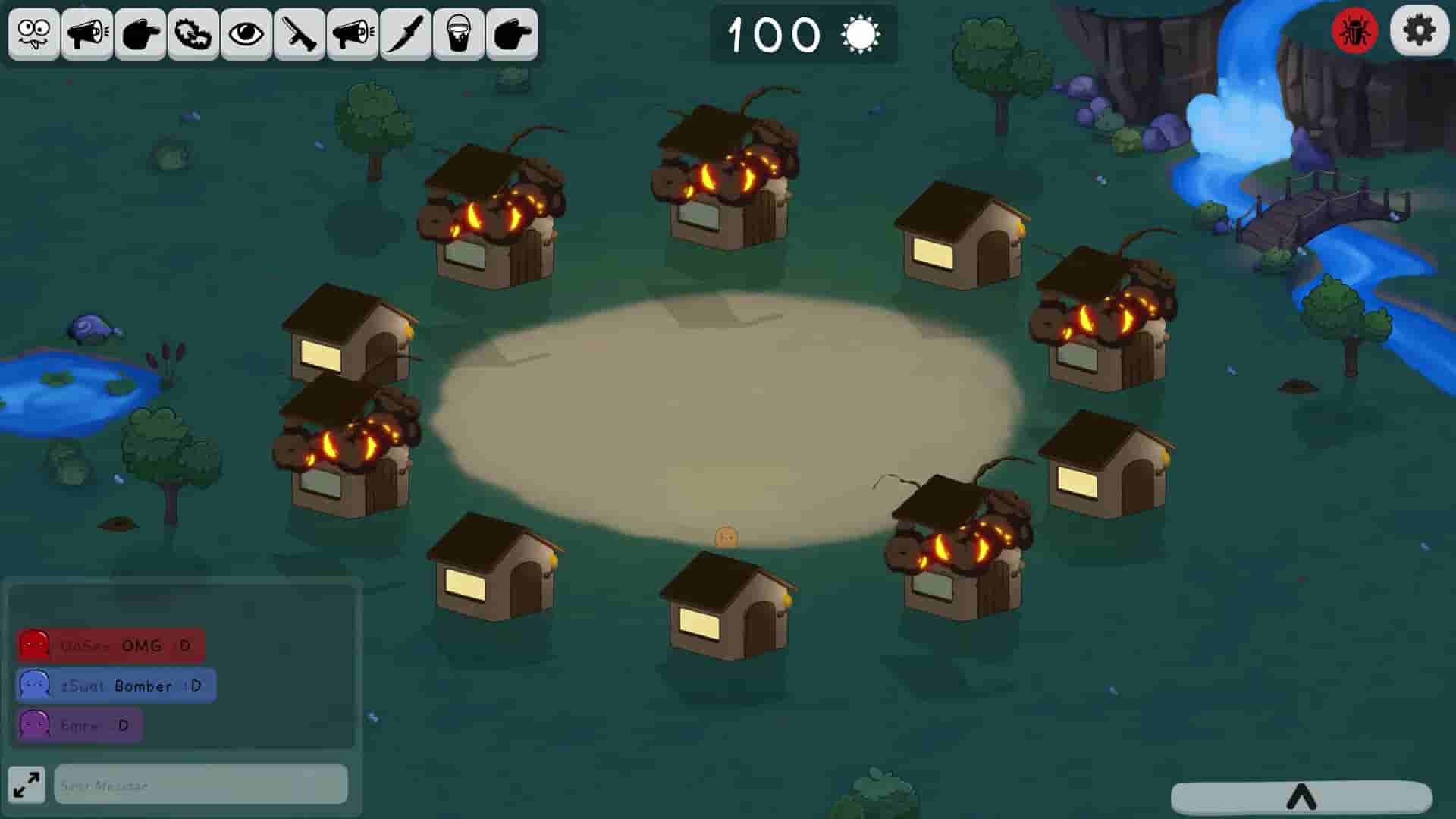Viewport: 1456px width, 819px height.
Task: Expand the chat window using diagonal arrows
Action: pos(26,785)
